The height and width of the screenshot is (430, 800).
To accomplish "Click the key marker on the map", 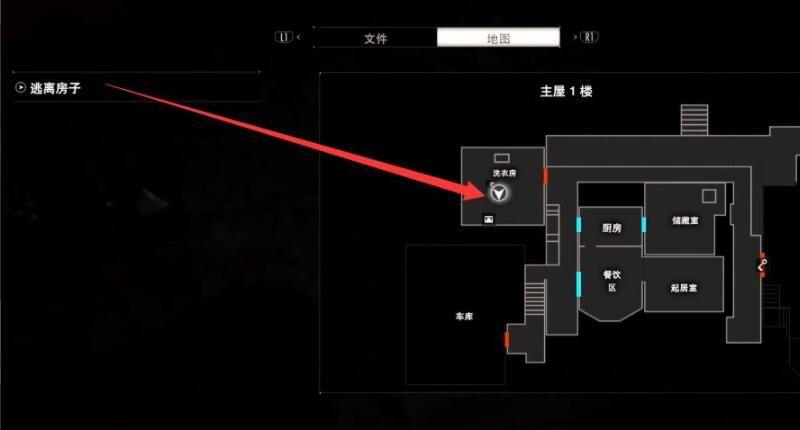I will pyautogui.click(x=763, y=265).
